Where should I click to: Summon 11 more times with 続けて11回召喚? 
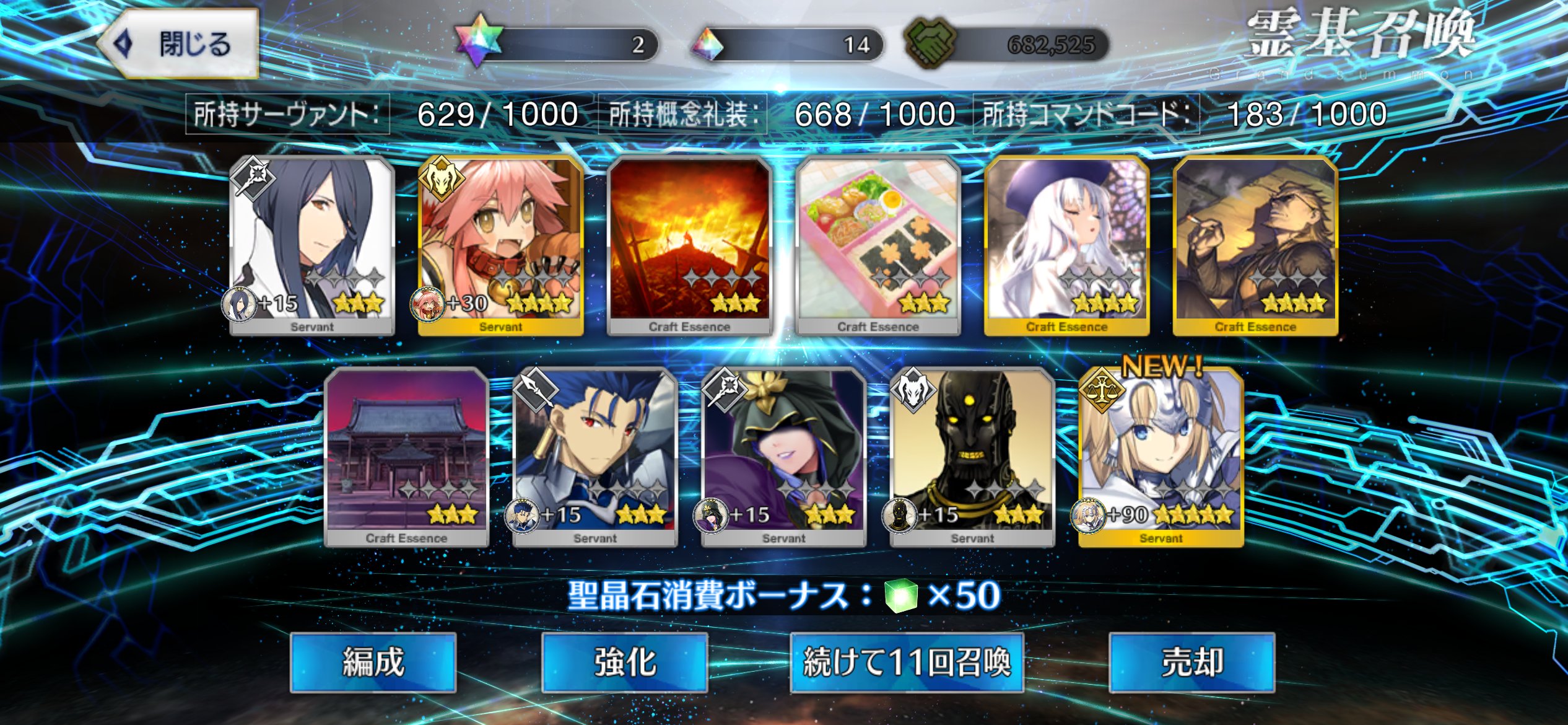[x=907, y=662]
